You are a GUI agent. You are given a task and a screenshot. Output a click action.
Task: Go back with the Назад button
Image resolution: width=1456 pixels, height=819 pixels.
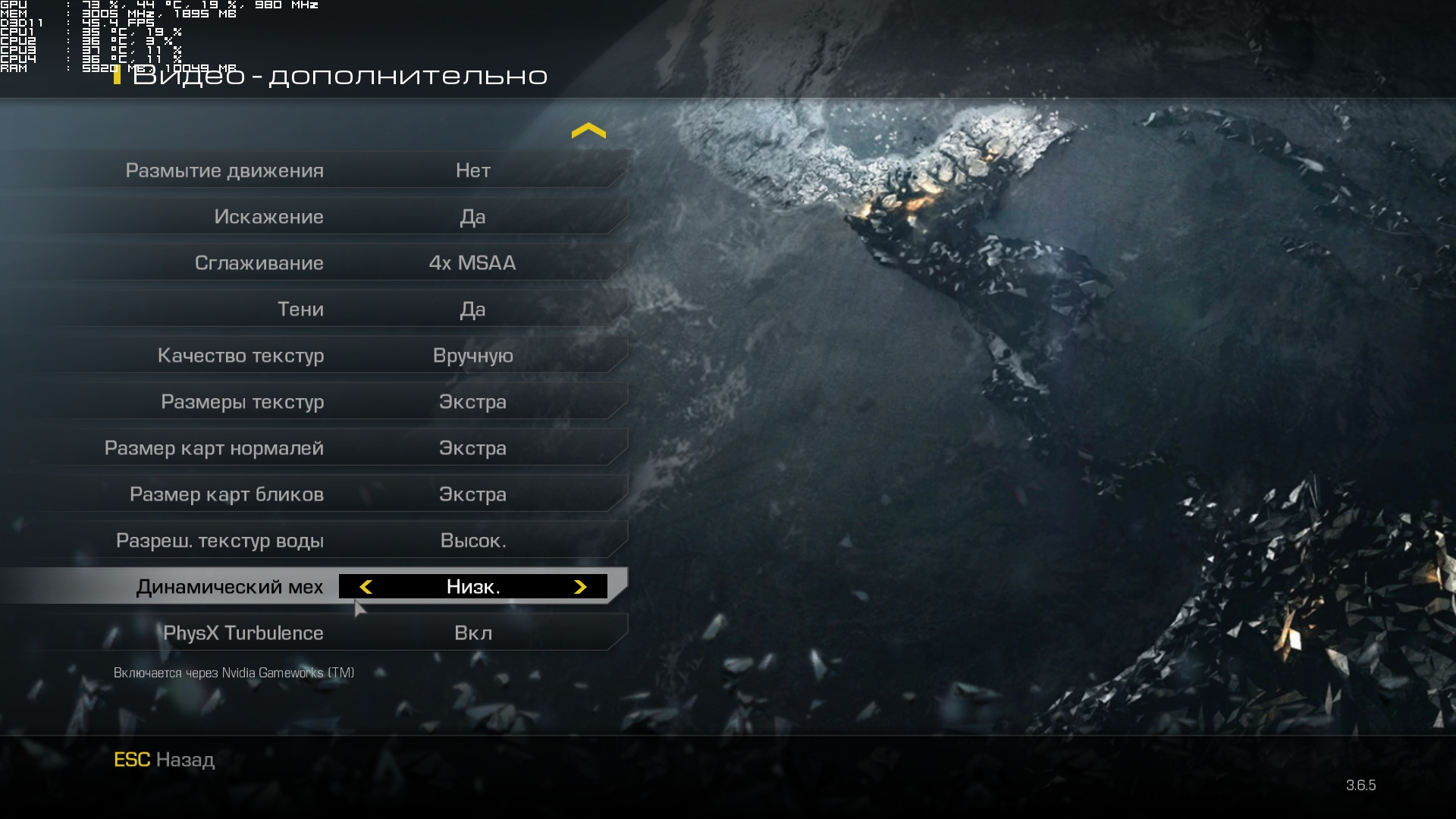pos(165,760)
